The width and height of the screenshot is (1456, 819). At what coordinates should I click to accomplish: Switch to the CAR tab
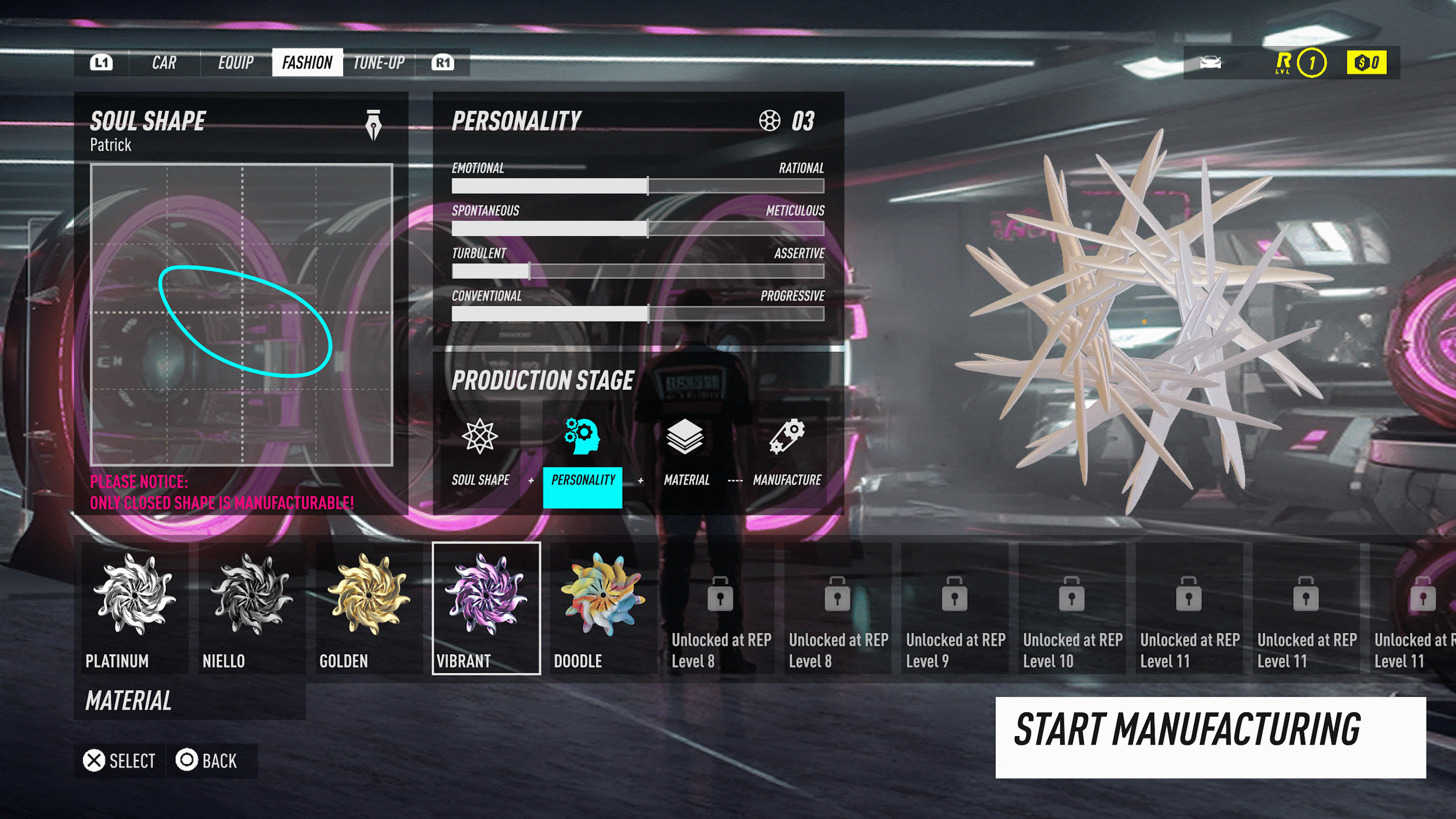point(164,63)
